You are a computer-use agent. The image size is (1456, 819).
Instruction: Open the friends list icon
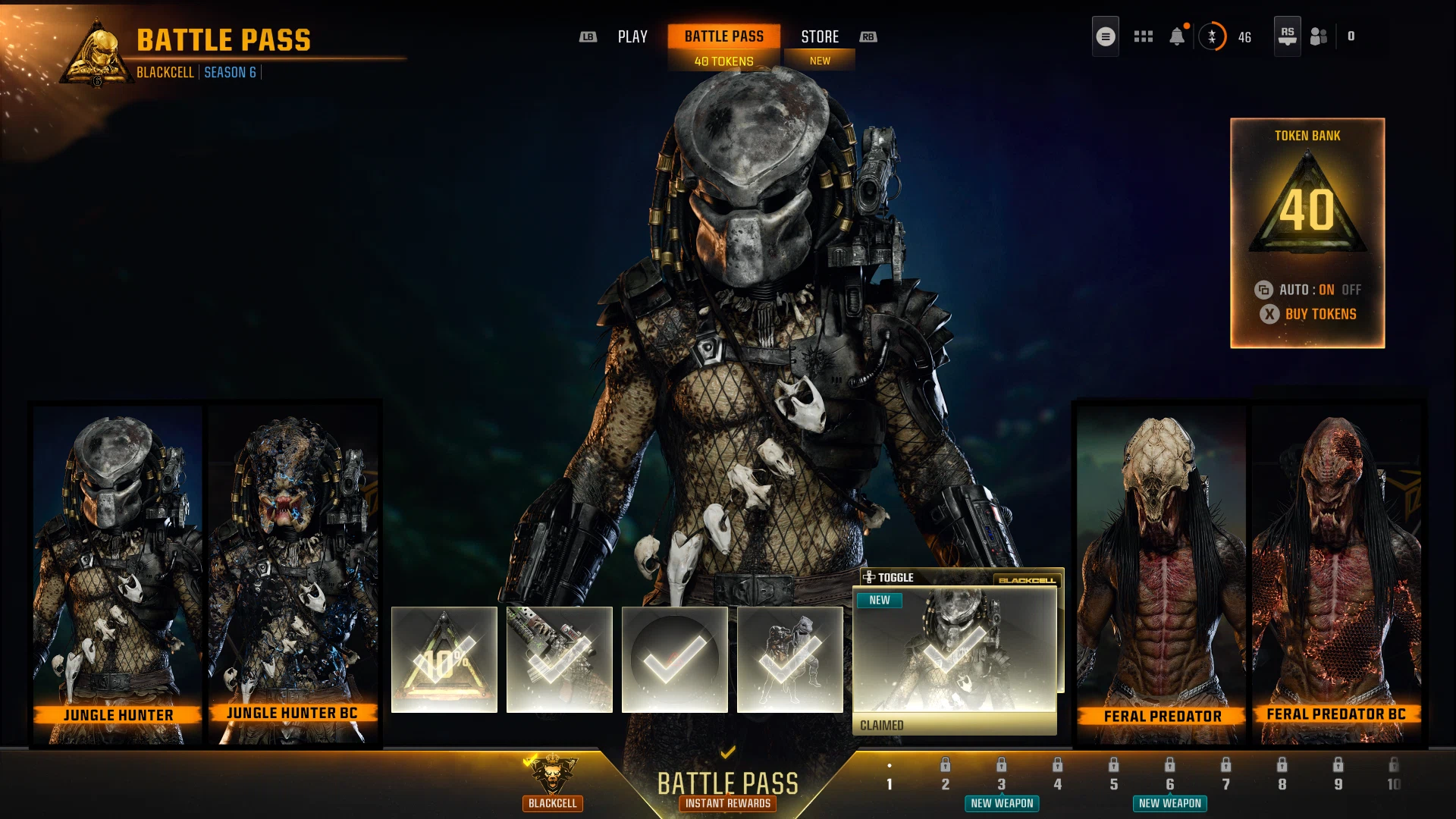[x=1318, y=35]
